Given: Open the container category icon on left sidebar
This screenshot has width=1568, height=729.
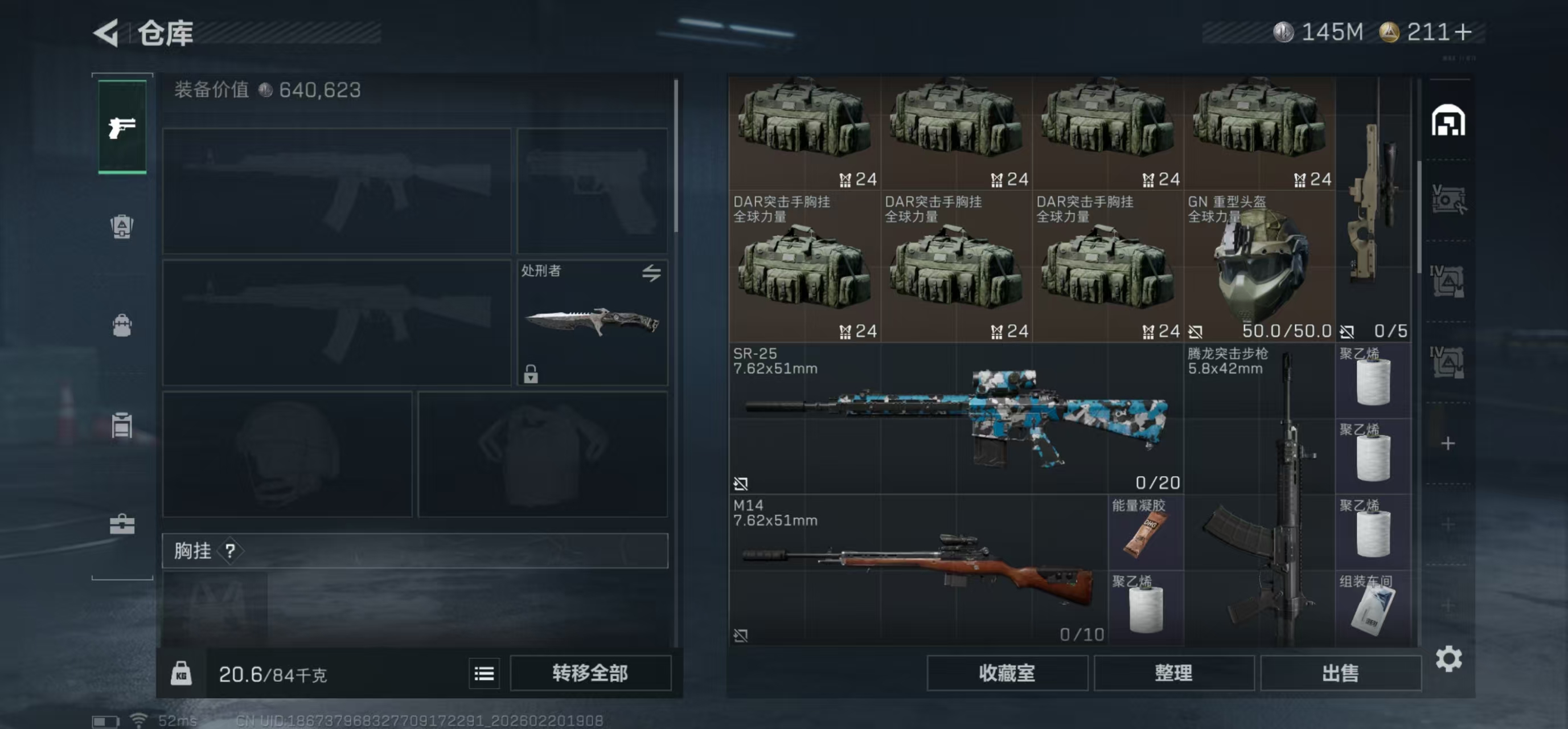Looking at the screenshot, I should (121, 425).
